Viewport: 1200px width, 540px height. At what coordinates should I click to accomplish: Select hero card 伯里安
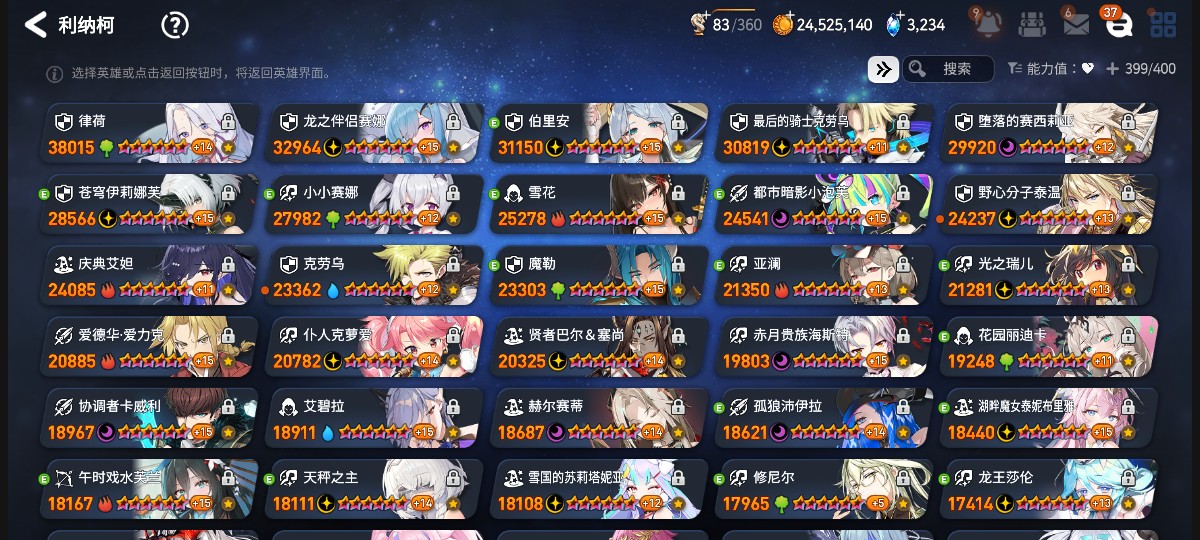(600, 133)
